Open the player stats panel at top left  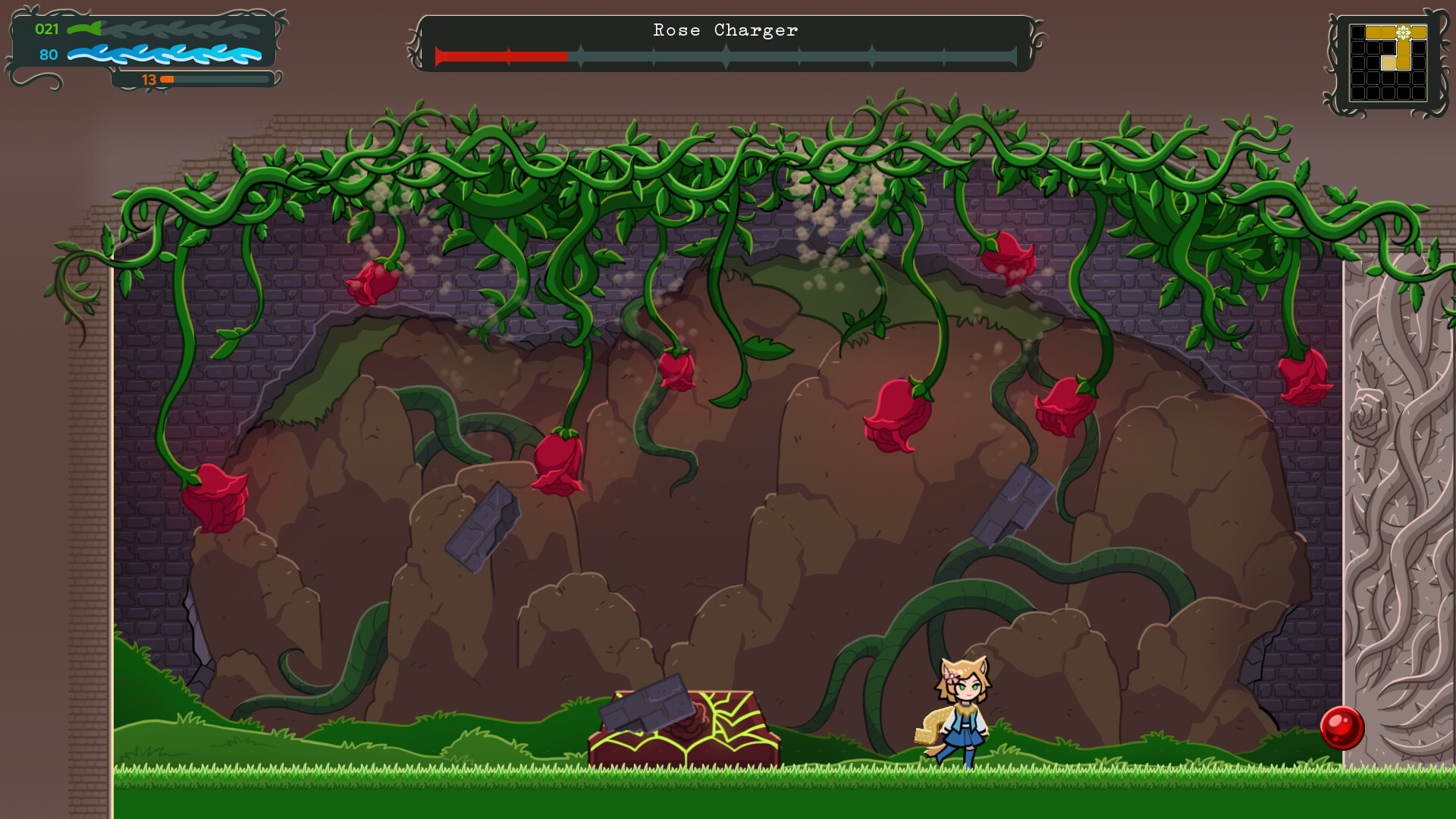click(x=140, y=42)
